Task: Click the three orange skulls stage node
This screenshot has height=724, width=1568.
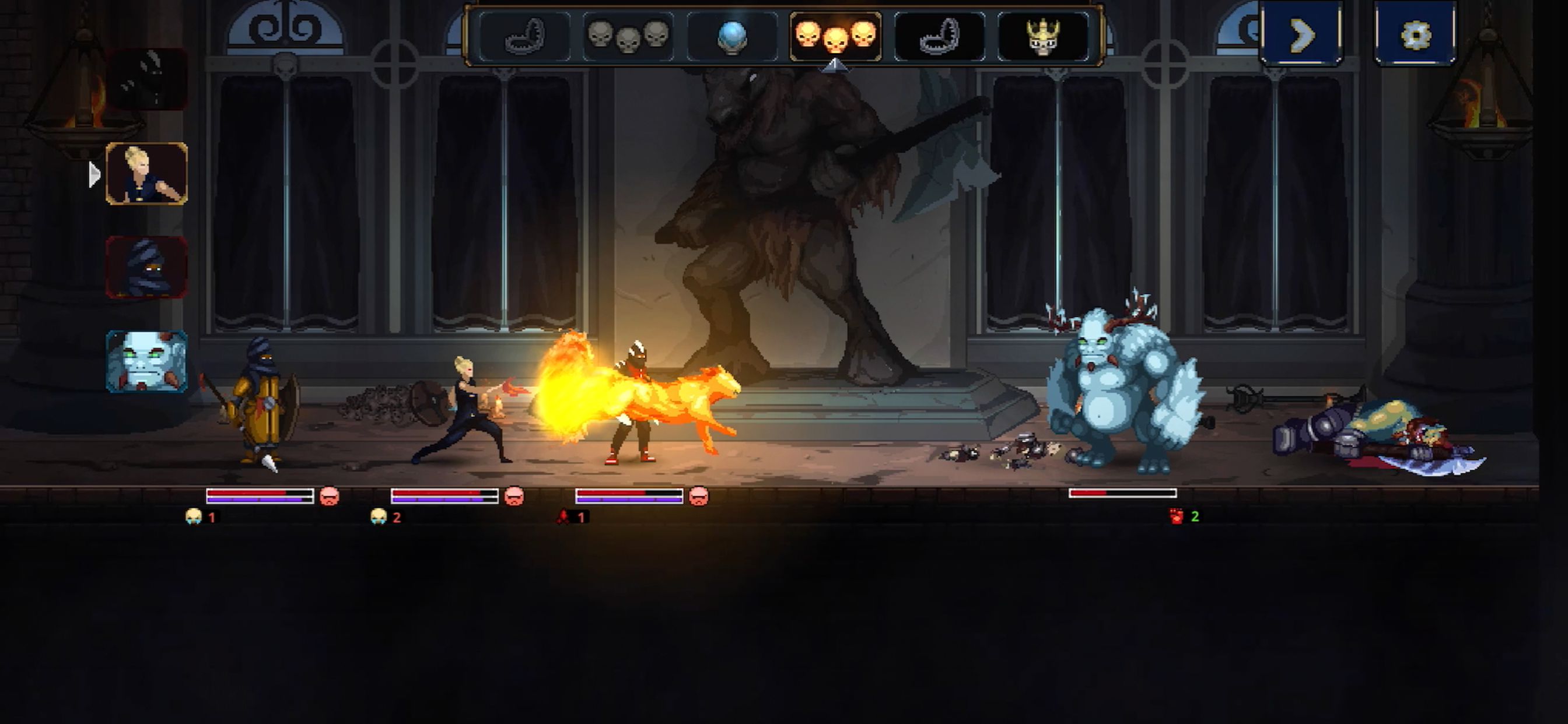Action: coord(835,37)
